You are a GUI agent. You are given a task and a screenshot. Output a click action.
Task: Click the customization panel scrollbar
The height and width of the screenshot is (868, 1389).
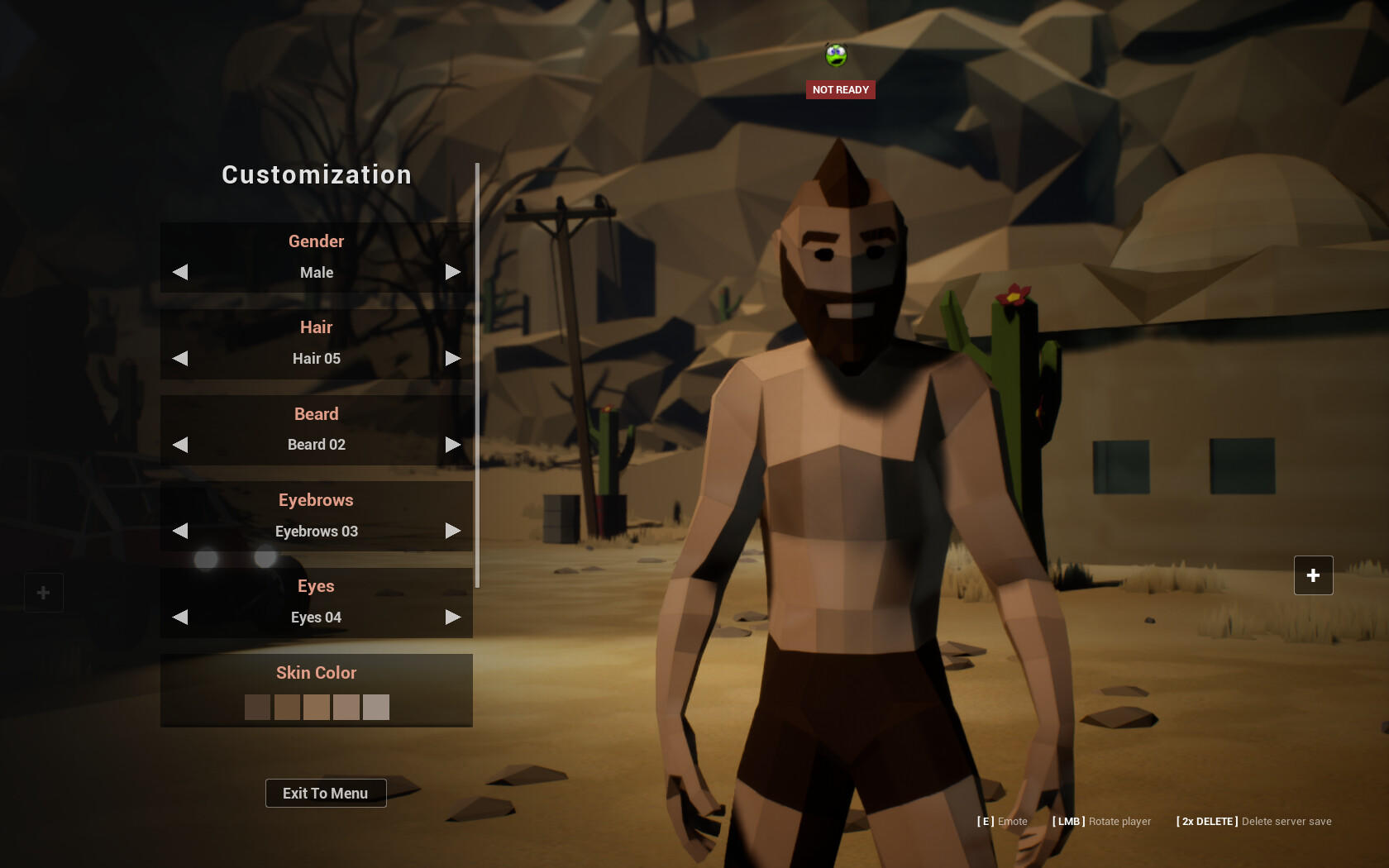click(477, 375)
